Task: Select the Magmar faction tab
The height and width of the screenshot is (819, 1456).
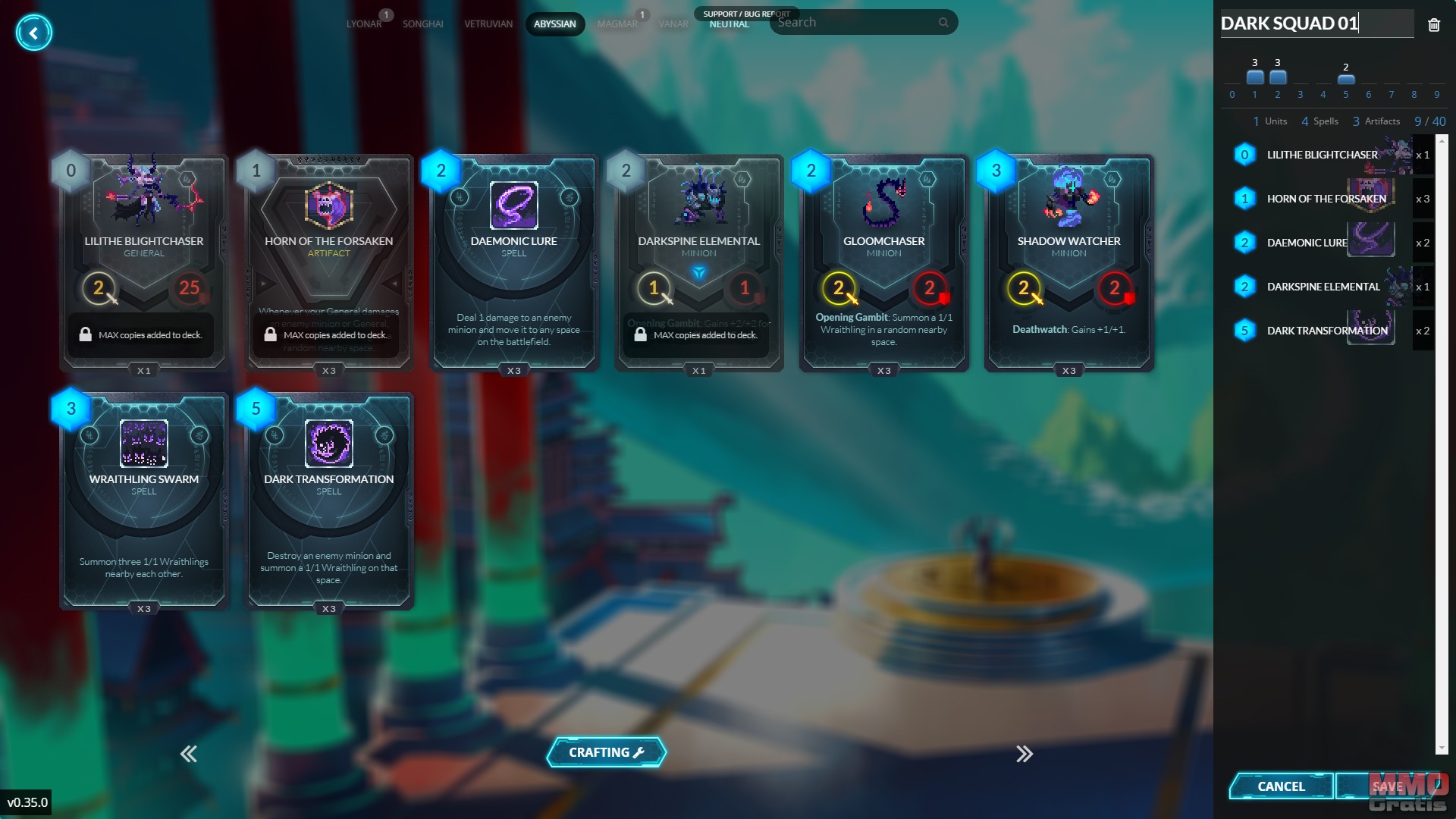Action: tap(617, 24)
